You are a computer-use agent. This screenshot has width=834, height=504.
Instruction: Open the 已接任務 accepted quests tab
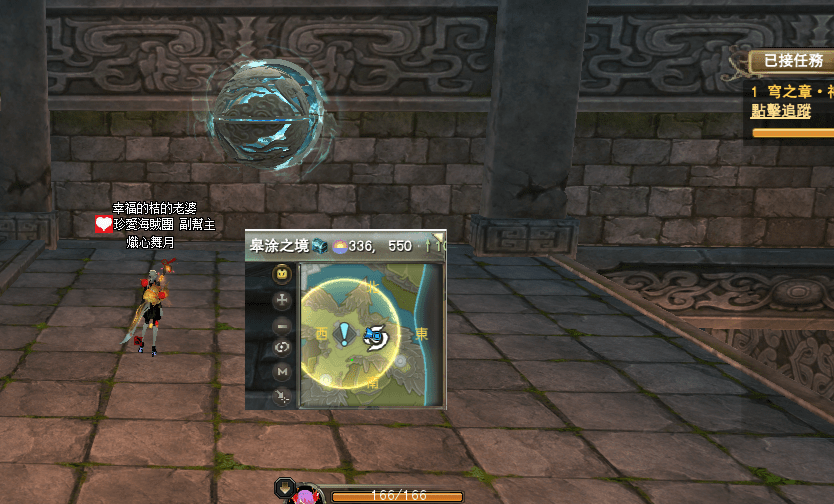792,61
